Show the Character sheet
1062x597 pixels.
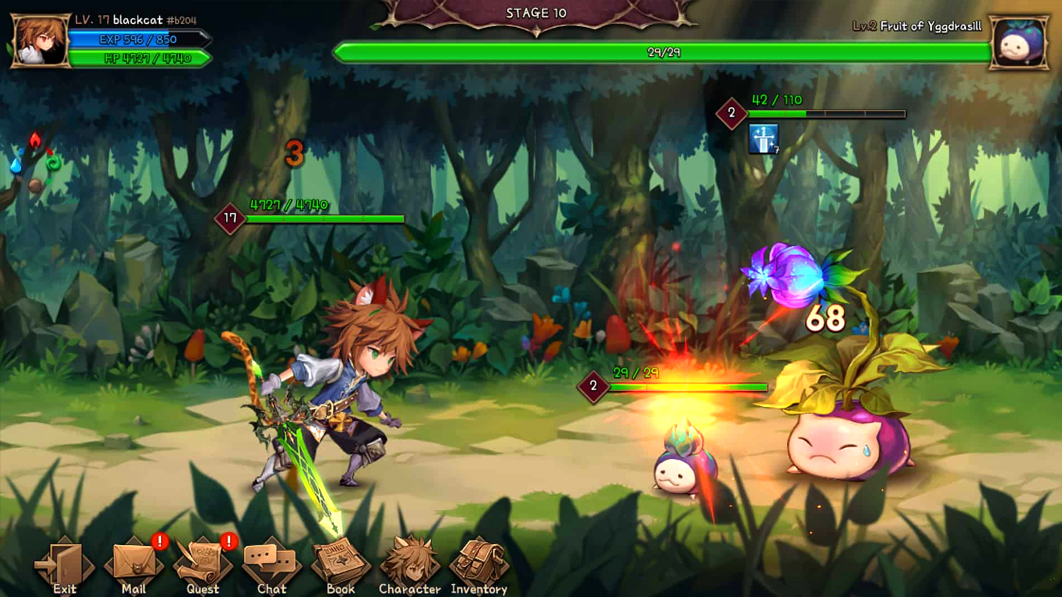[409, 564]
